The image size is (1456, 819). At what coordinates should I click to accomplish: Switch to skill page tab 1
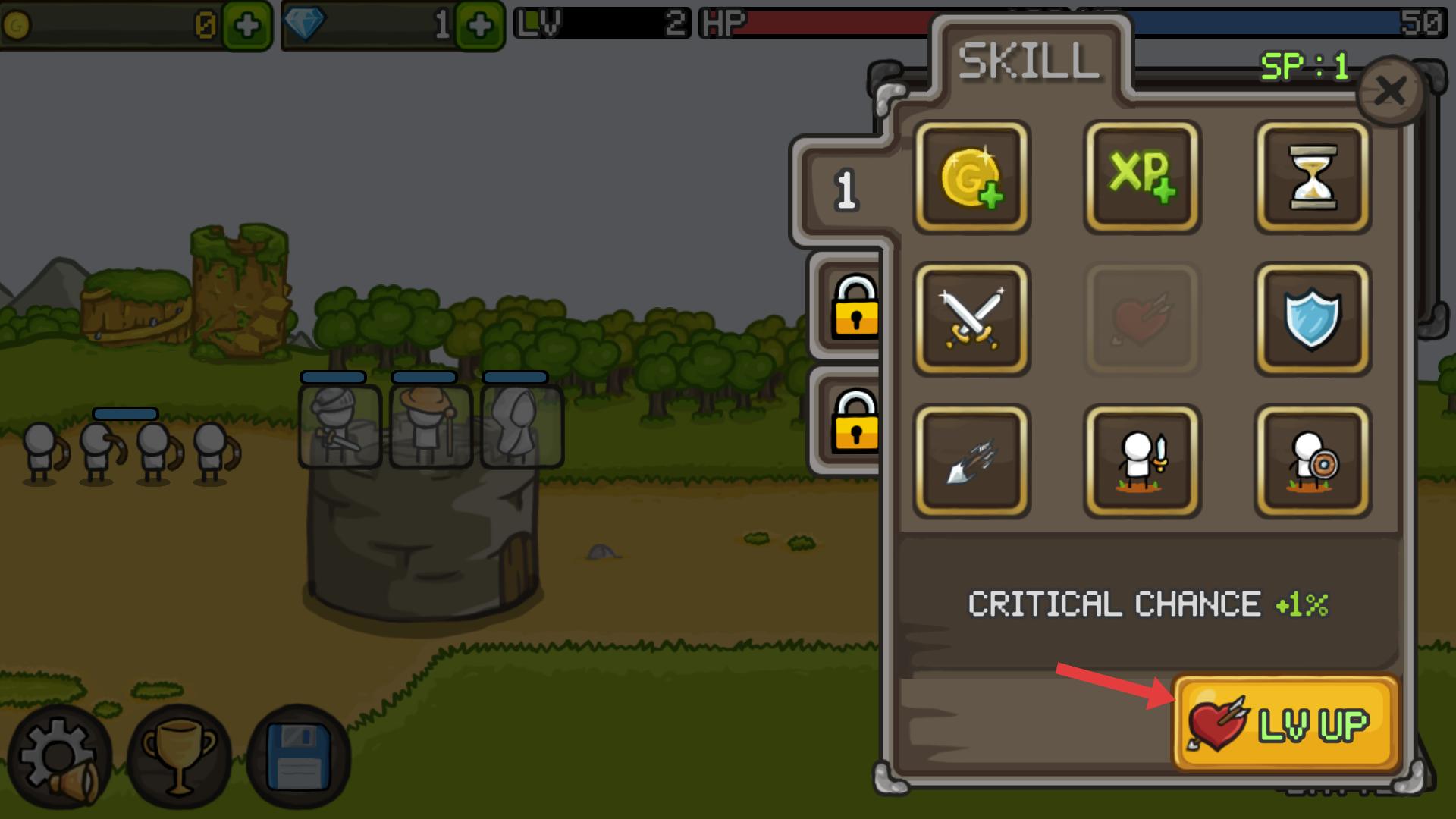846,190
